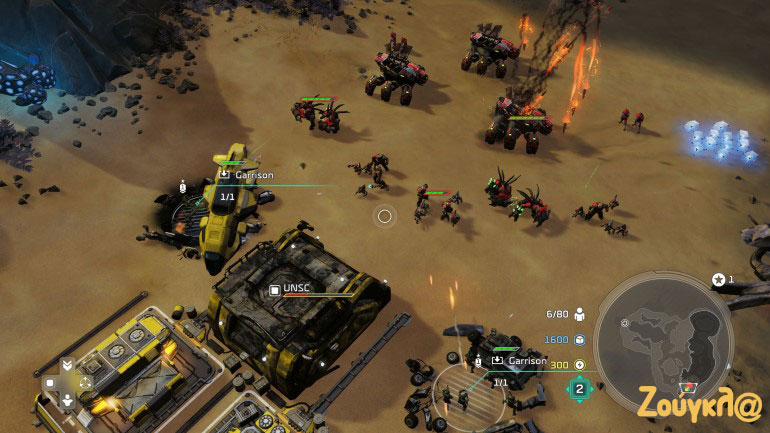Select the person icon on the d-pad widget
The width and height of the screenshot is (770, 433).
pos(67,400)
